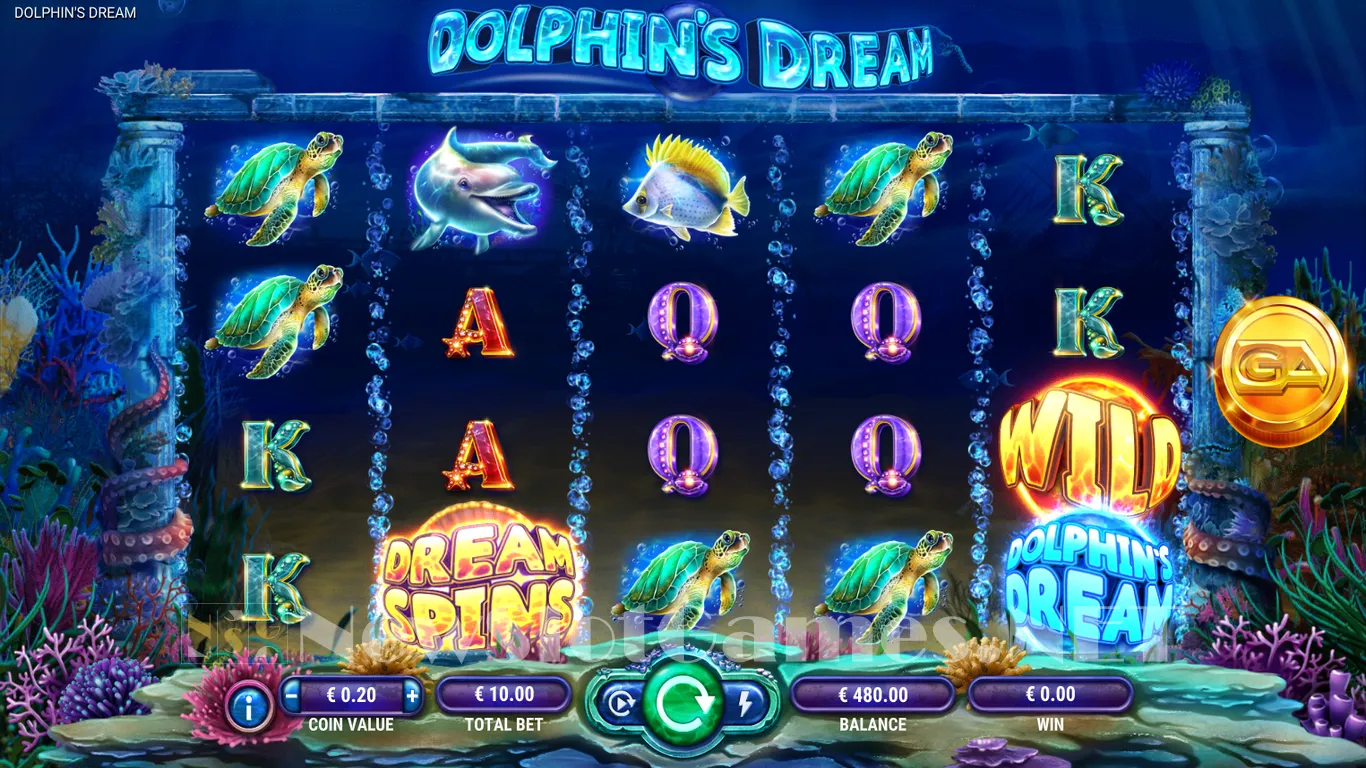Increase coin value with plus button

click(412, 693)
